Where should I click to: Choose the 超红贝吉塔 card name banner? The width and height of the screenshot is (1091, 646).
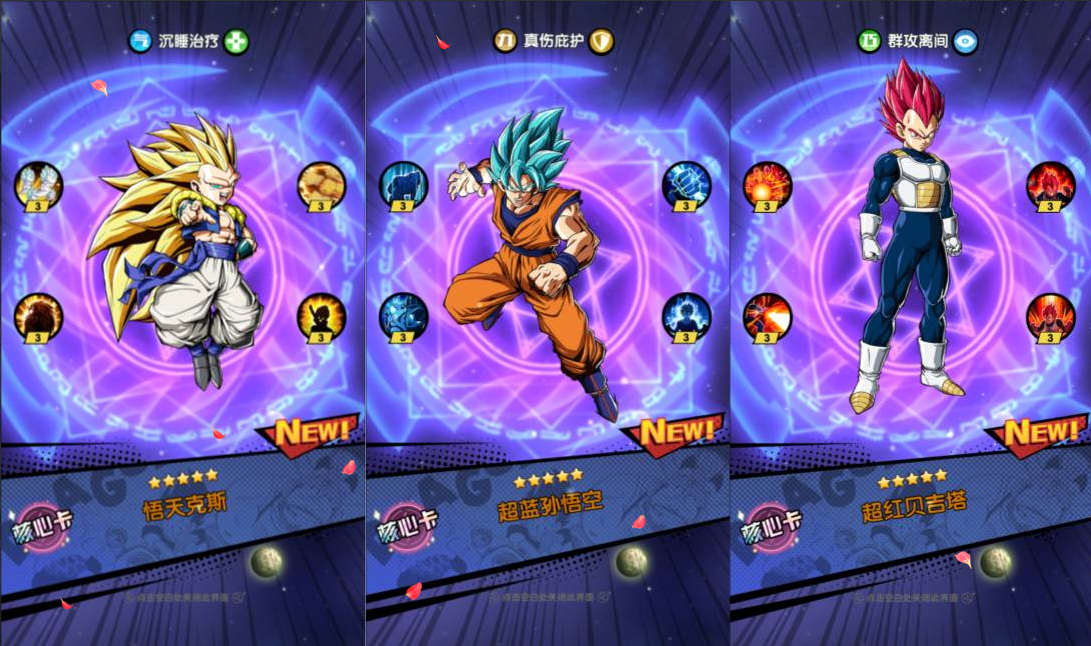914,506
